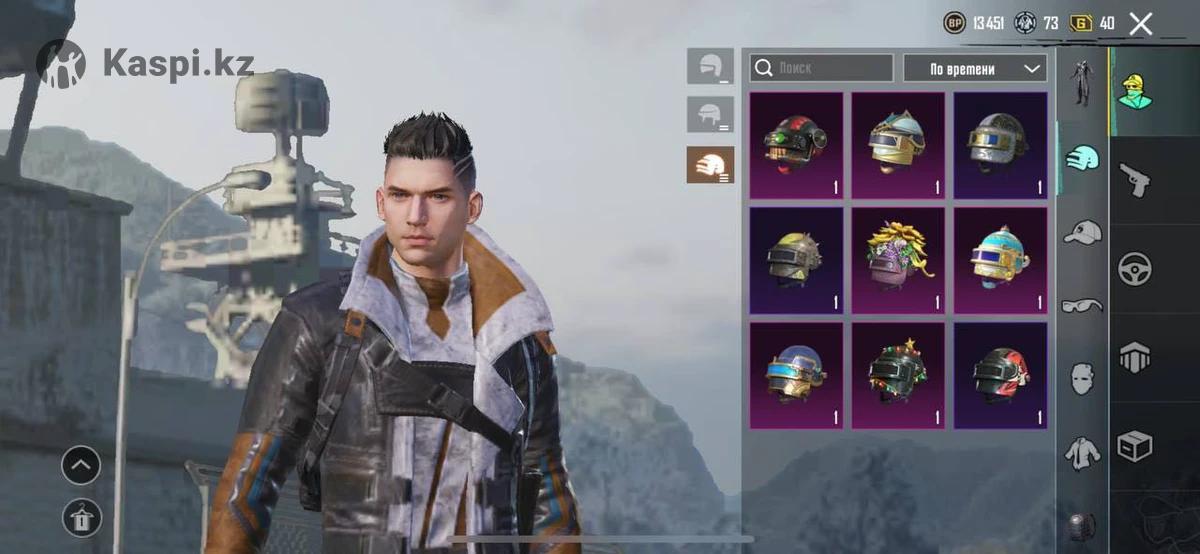Image resolution: width=1200 pixels, height=554 pixels.
Task: Close the inventory with the X button
Action: 1141,24
